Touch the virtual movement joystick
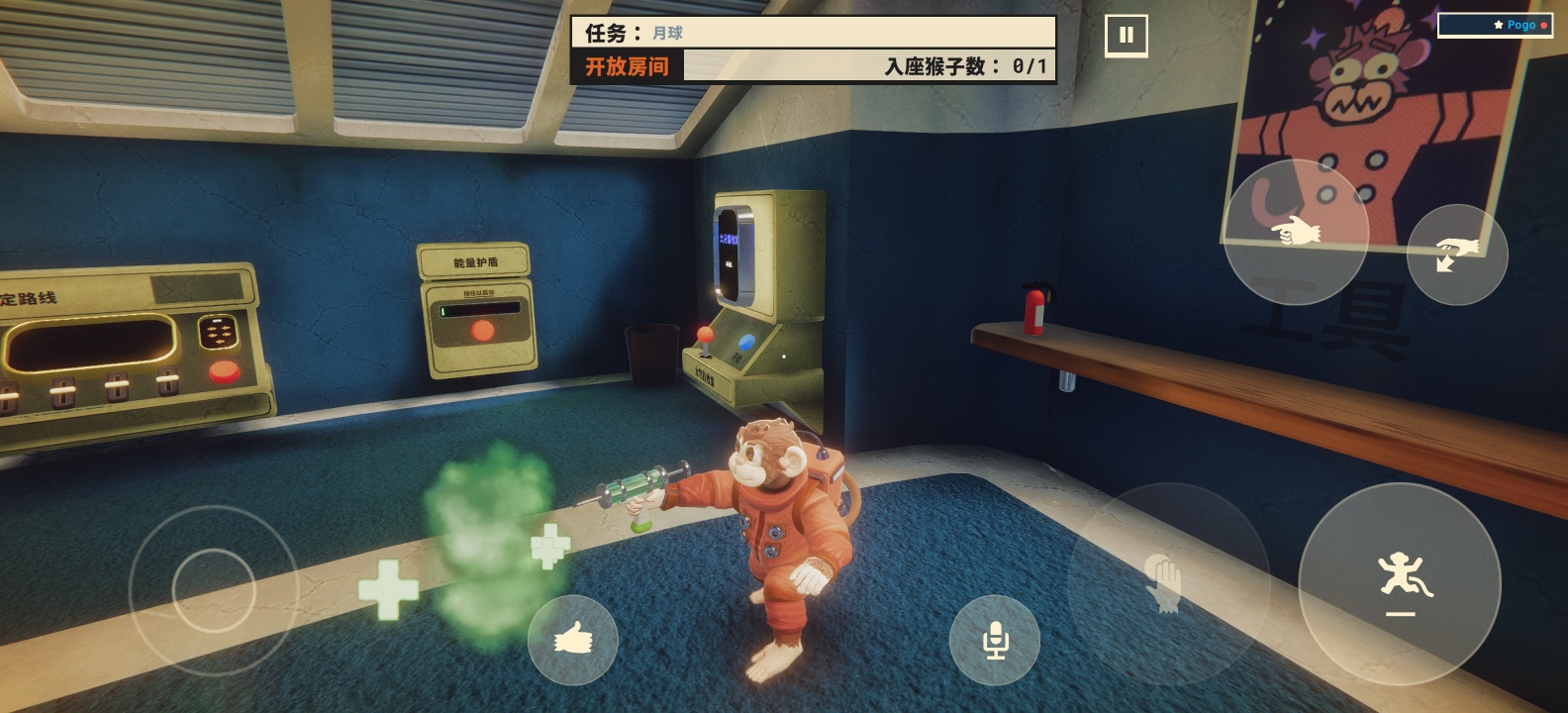 (214, 590)
